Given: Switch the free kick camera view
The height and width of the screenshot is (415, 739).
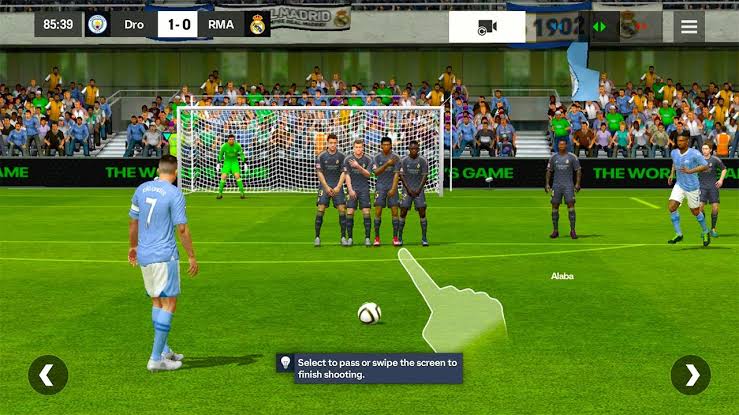Looking at the screenshot, I should click(x=487, y=27).
